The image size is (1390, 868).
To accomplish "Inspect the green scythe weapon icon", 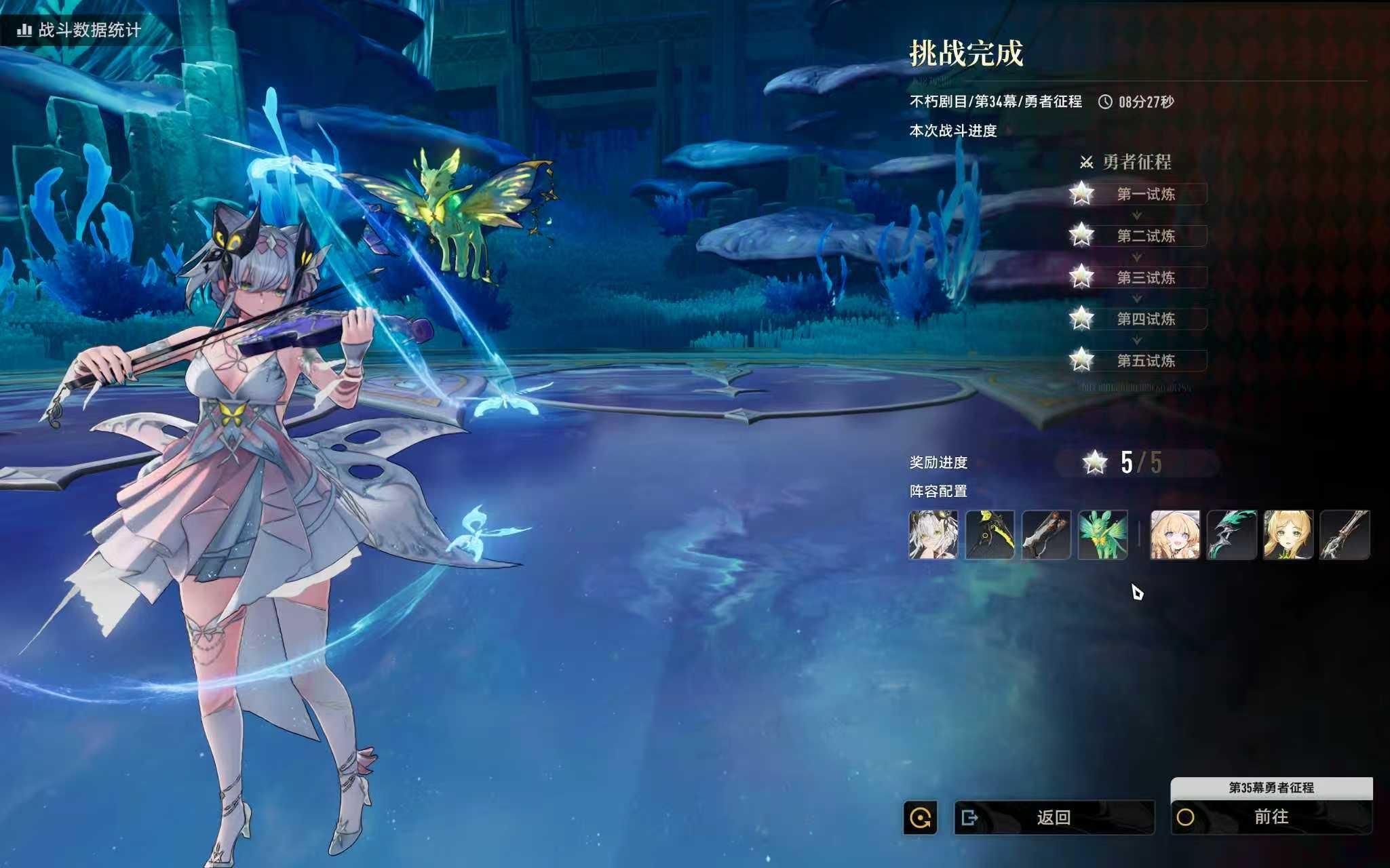I will 1232,535.
